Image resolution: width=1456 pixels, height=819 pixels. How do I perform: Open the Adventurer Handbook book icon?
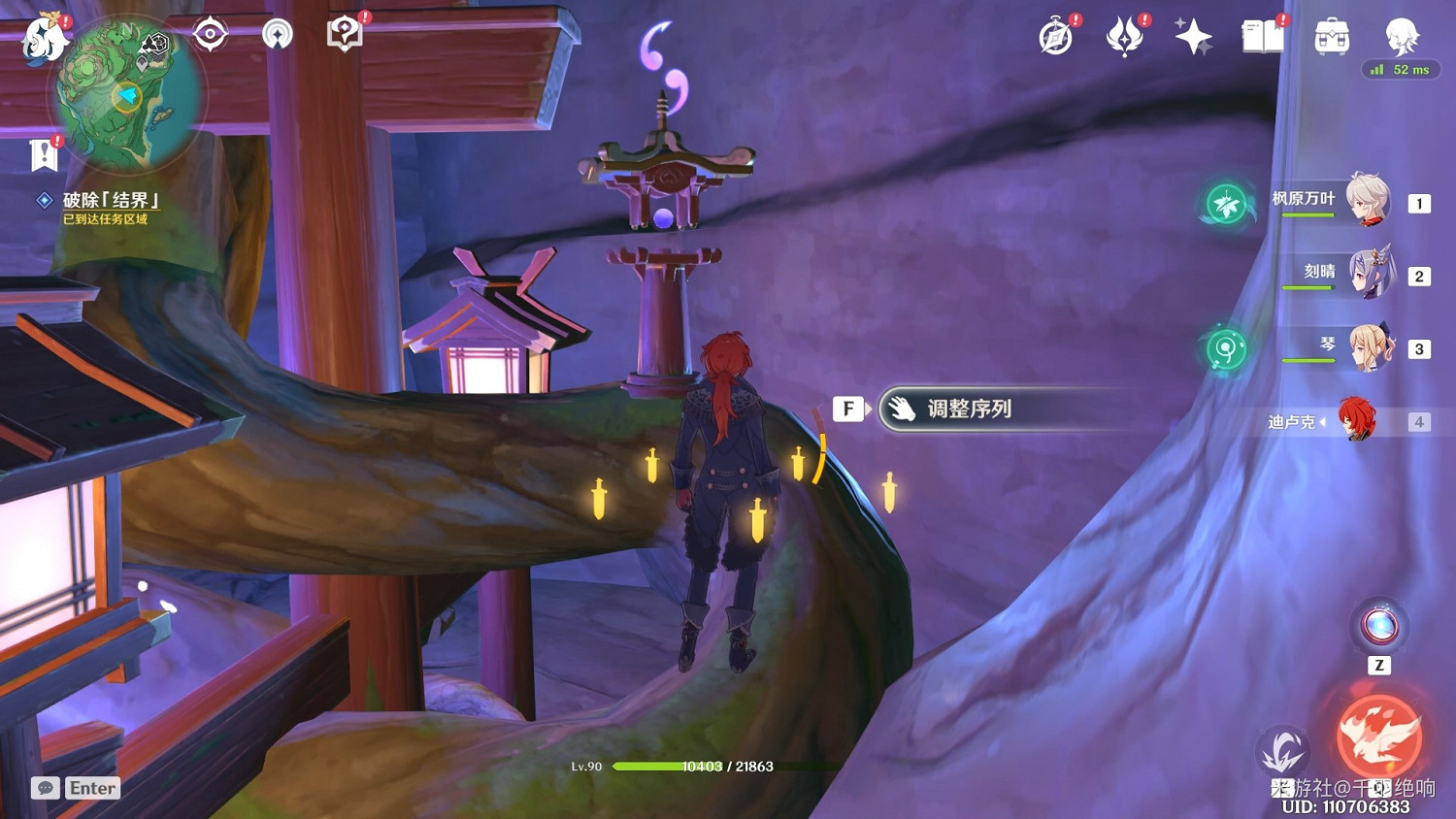pos(1260,37)
